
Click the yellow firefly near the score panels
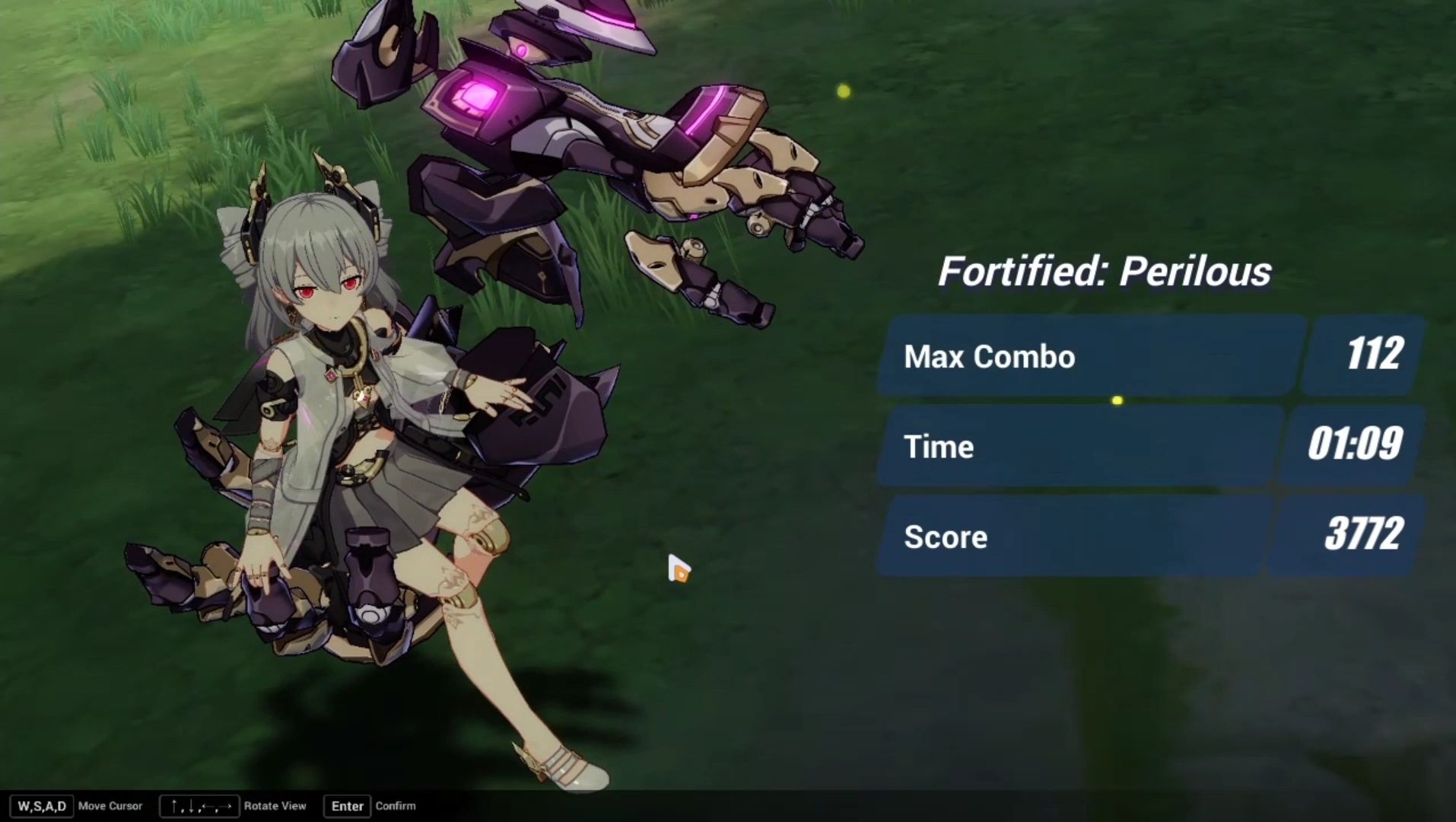[x=1117, y=400]
